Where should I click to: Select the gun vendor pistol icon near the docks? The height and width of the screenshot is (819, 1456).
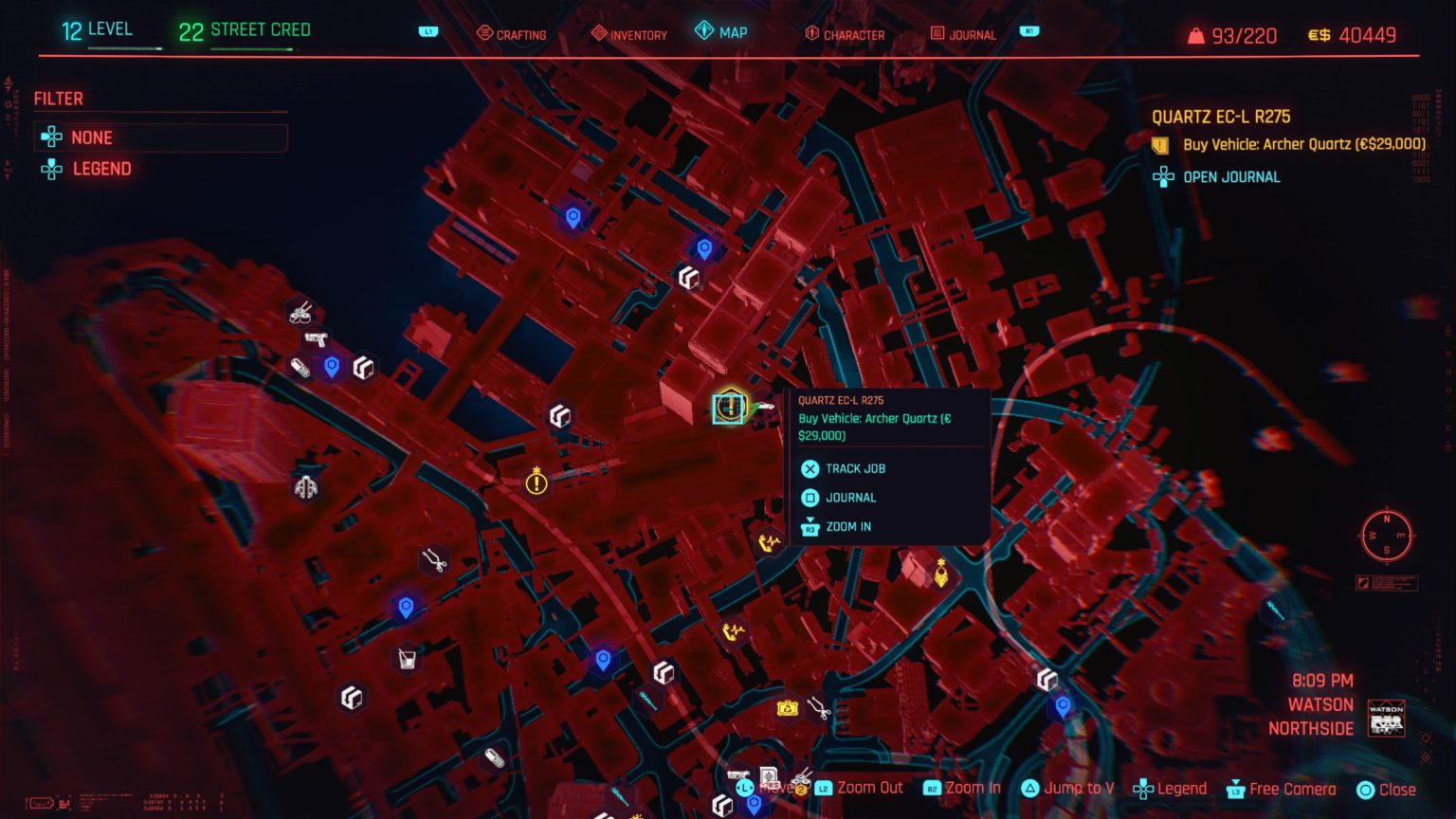coord(316,339)
